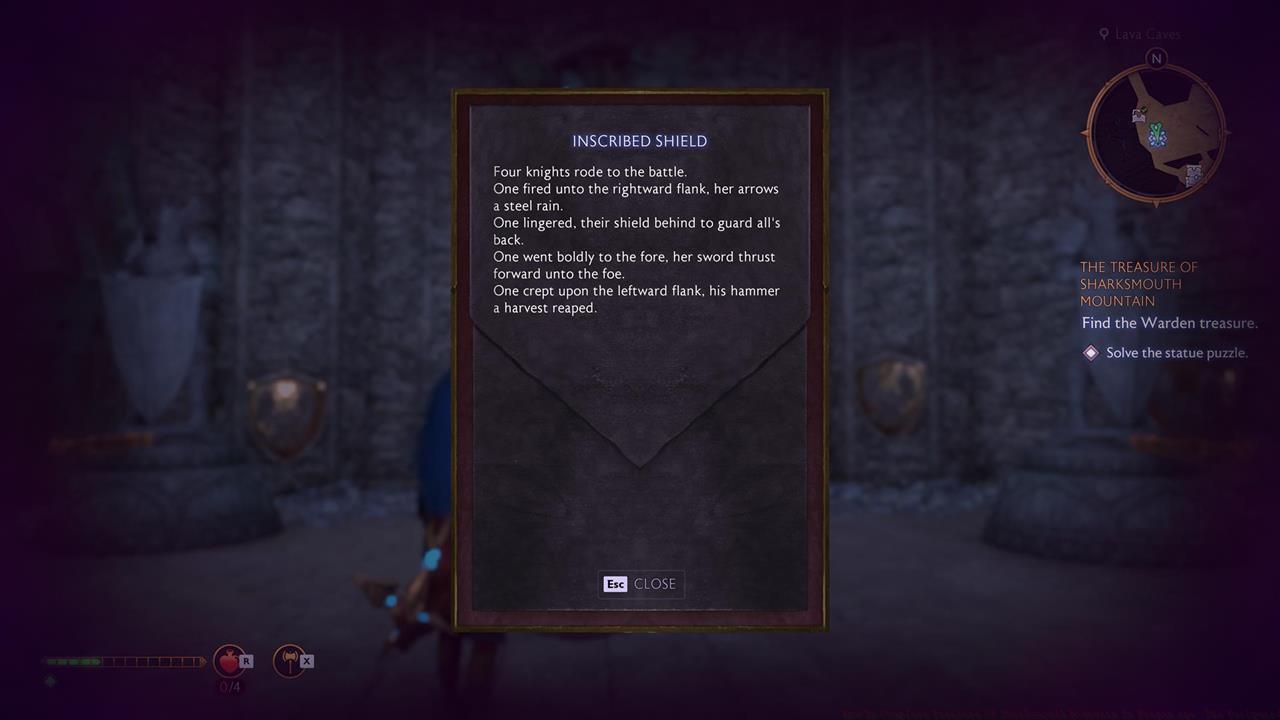This screenshot has width=1280, height=720.
Task: Select the Solve the statue puzzle objective
Action: pos(1175,352)
